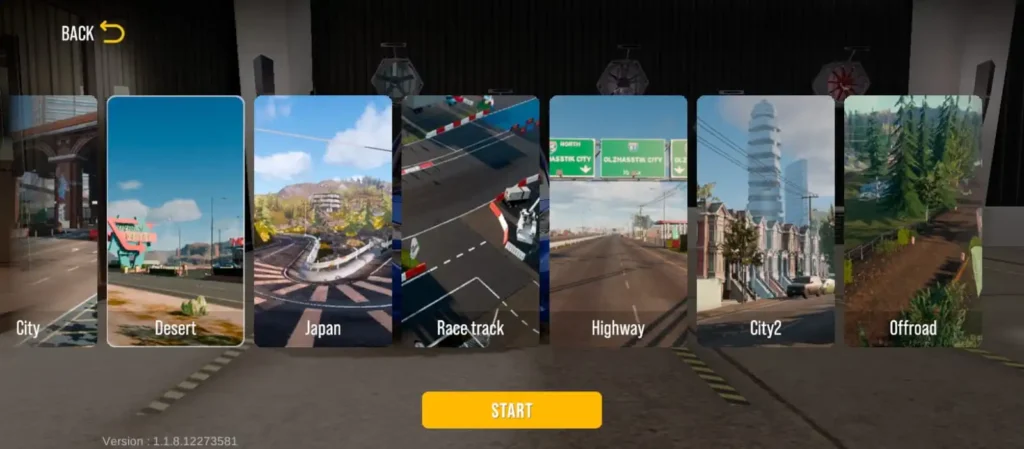The height and width of the screenshot is (449, 1024).
Task: Start the race with the START button
Action: (x=511, y=410)
